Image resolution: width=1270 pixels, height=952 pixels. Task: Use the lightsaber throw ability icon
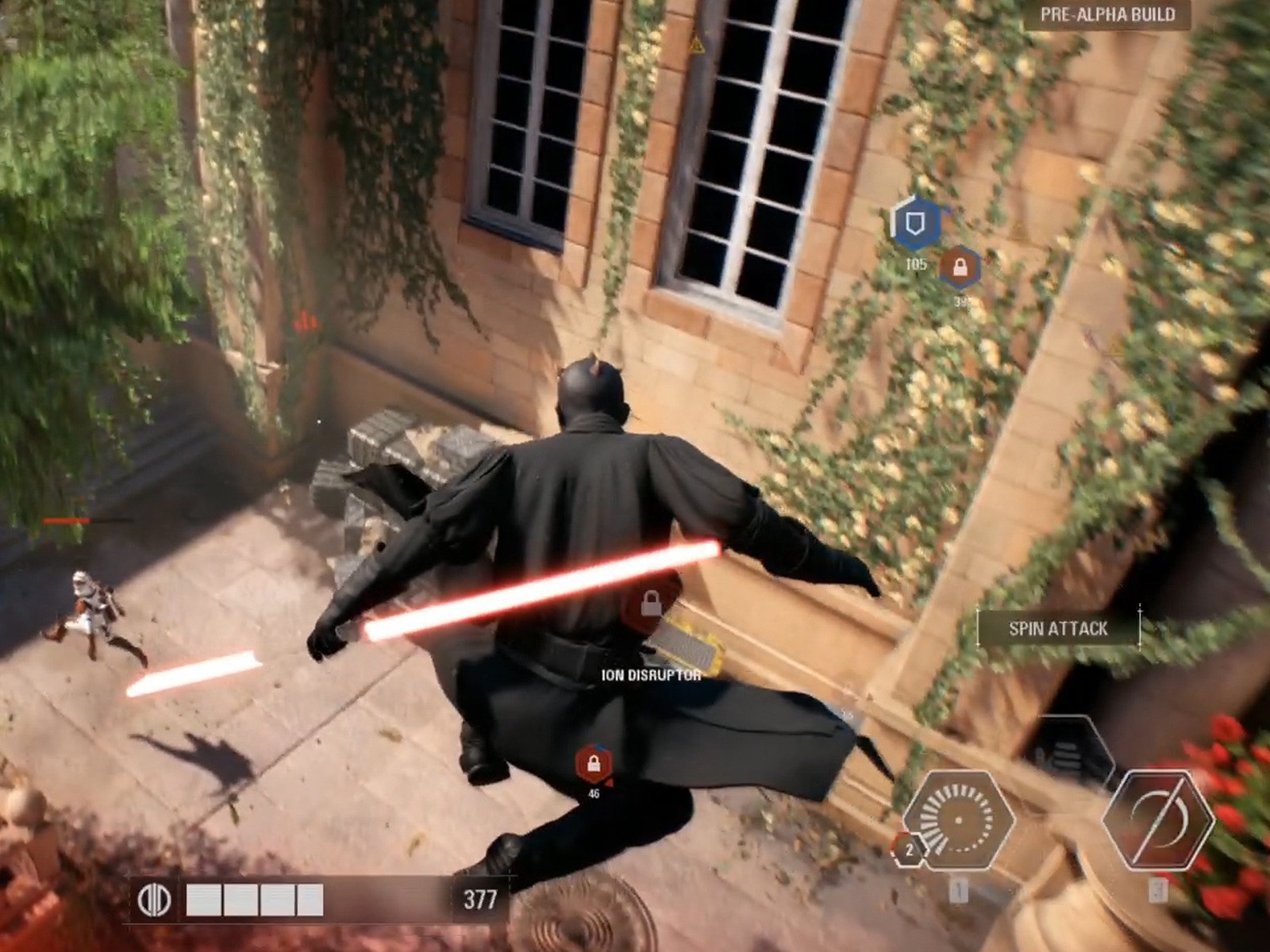pos(1157,821)
